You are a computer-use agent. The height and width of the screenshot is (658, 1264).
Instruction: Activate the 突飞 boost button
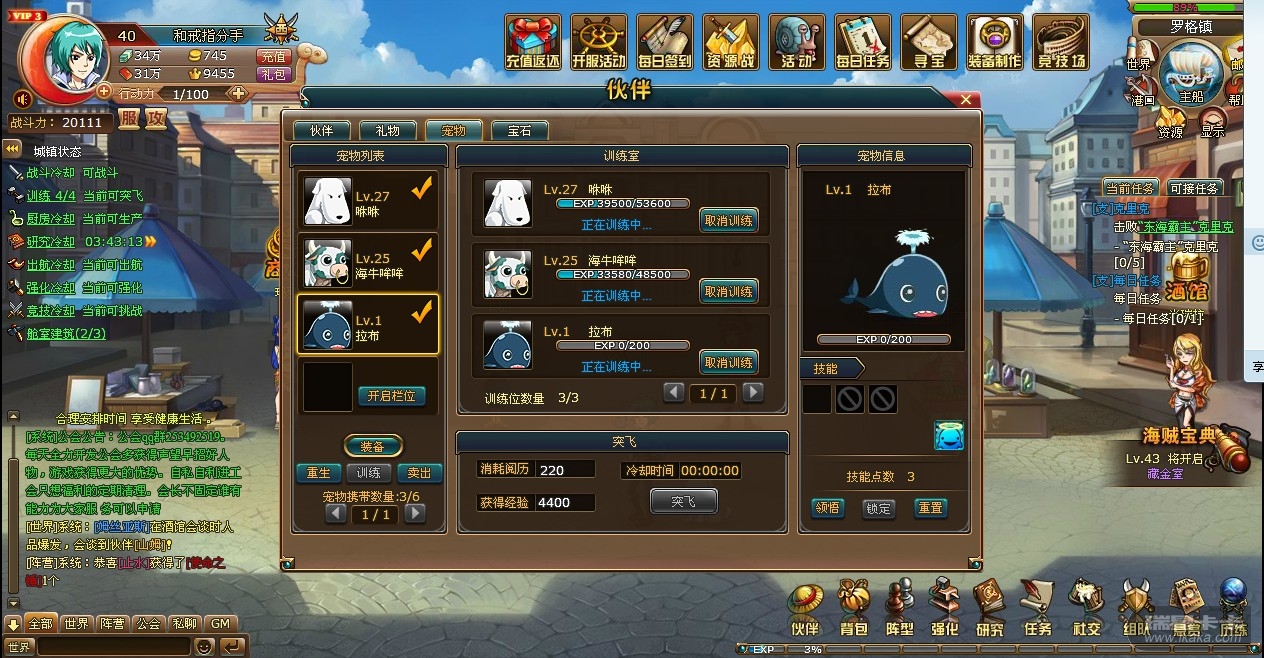(x=683, y=501)
